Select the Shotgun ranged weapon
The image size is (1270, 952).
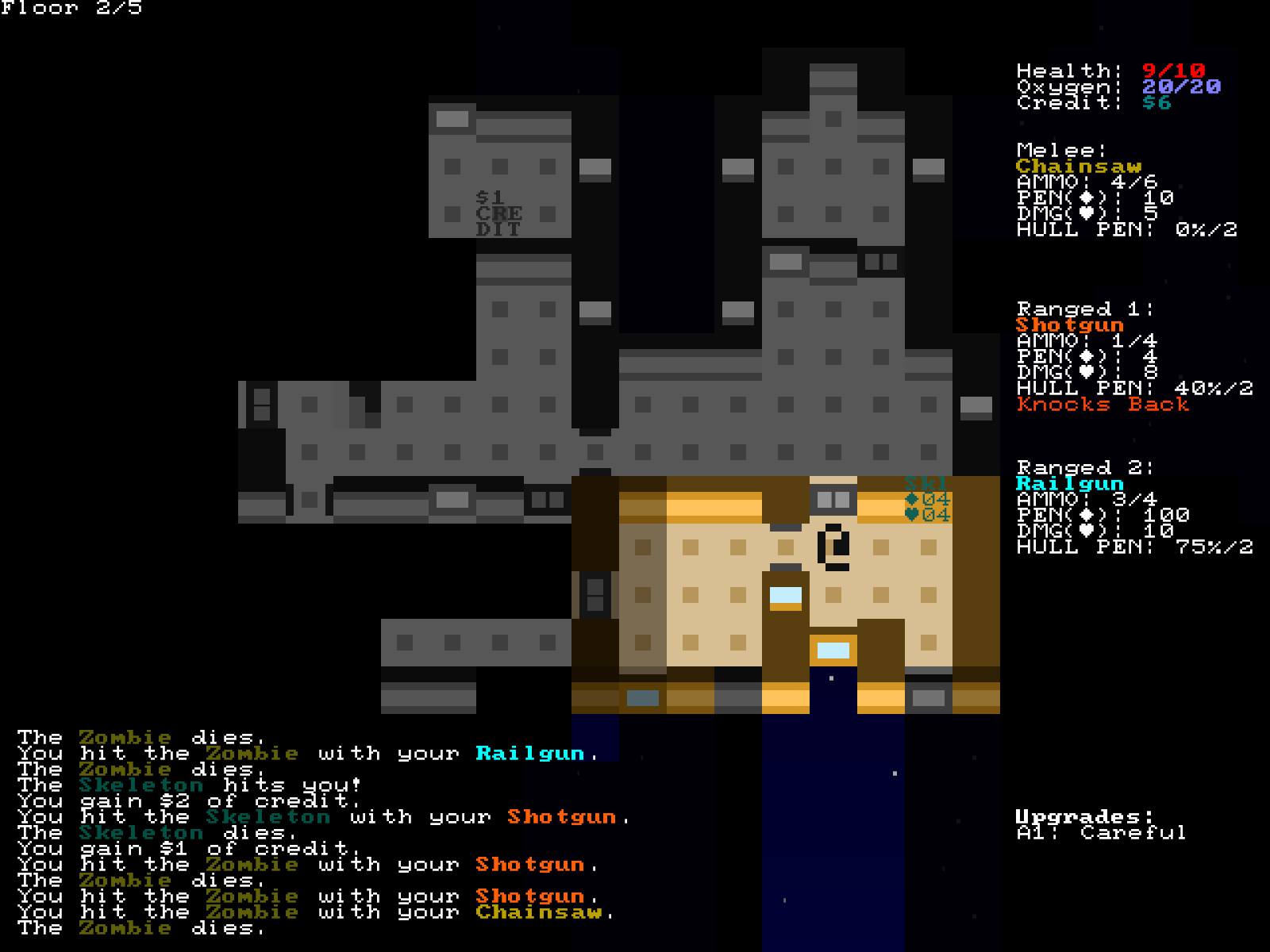click(x=1069, y=325)
